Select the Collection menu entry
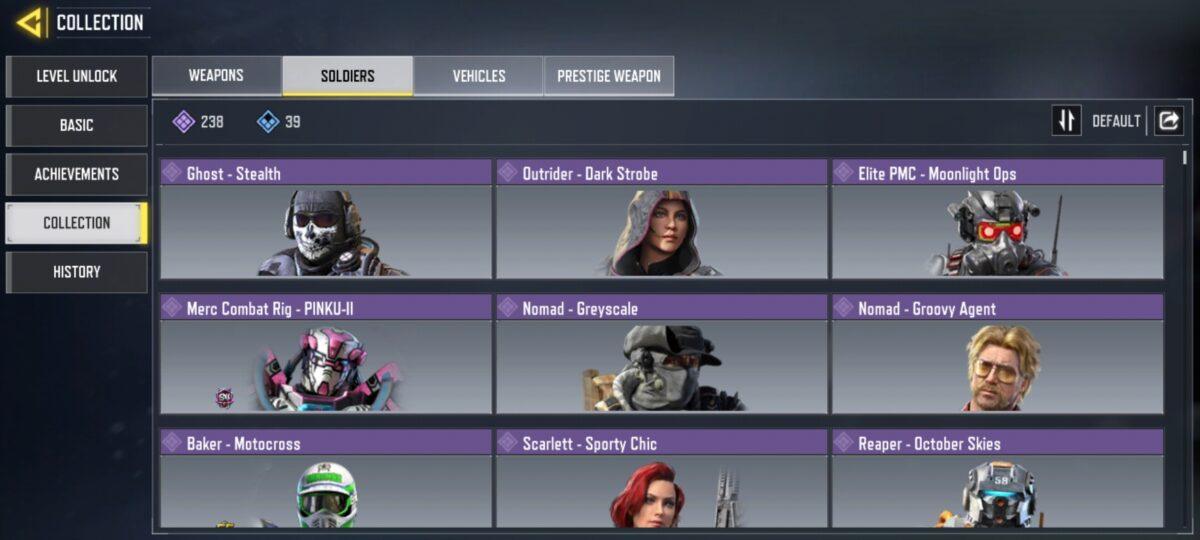1200x540 pixels. pos(76,223)
